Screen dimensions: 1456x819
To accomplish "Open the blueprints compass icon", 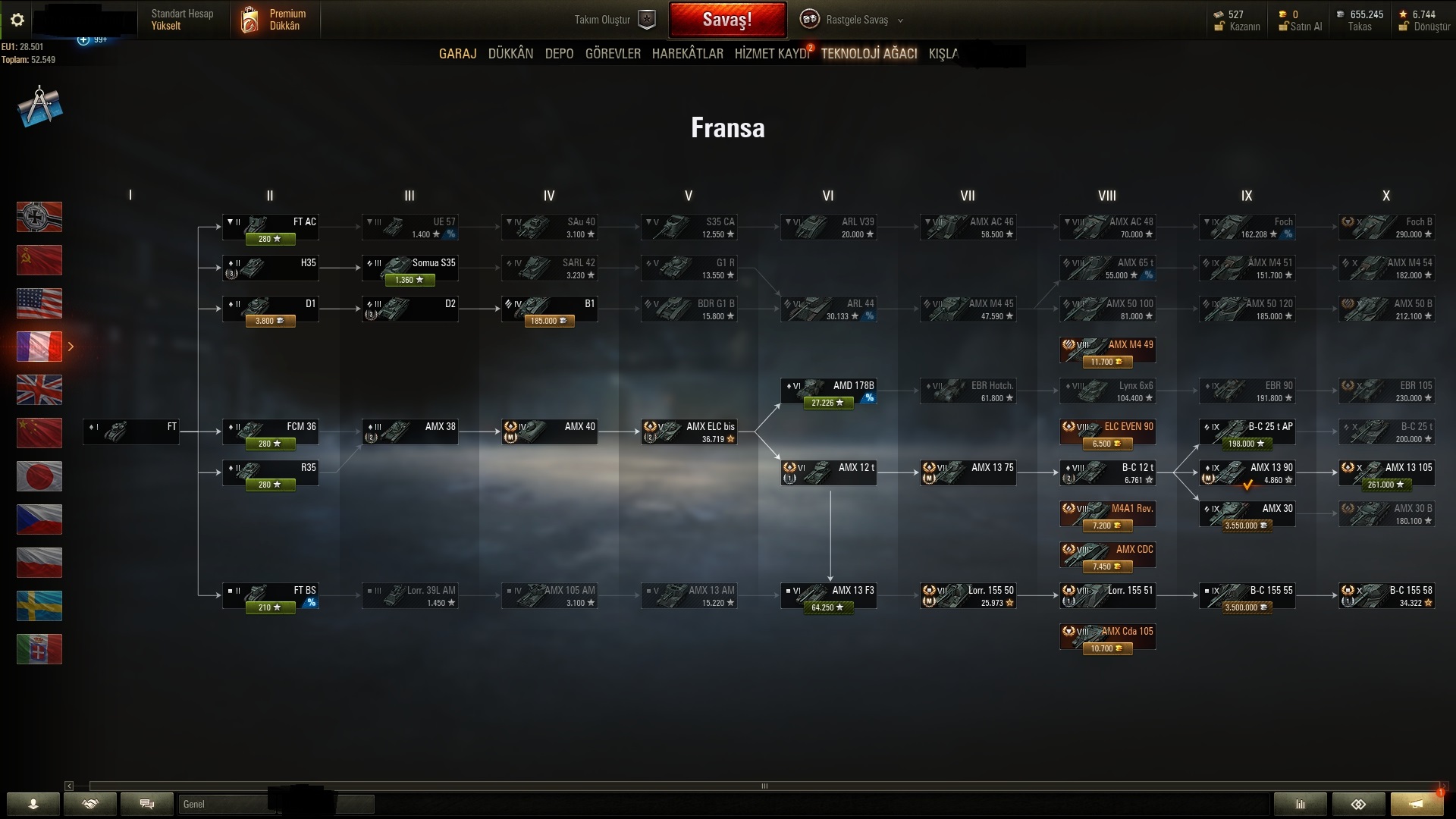I will 39,106.
